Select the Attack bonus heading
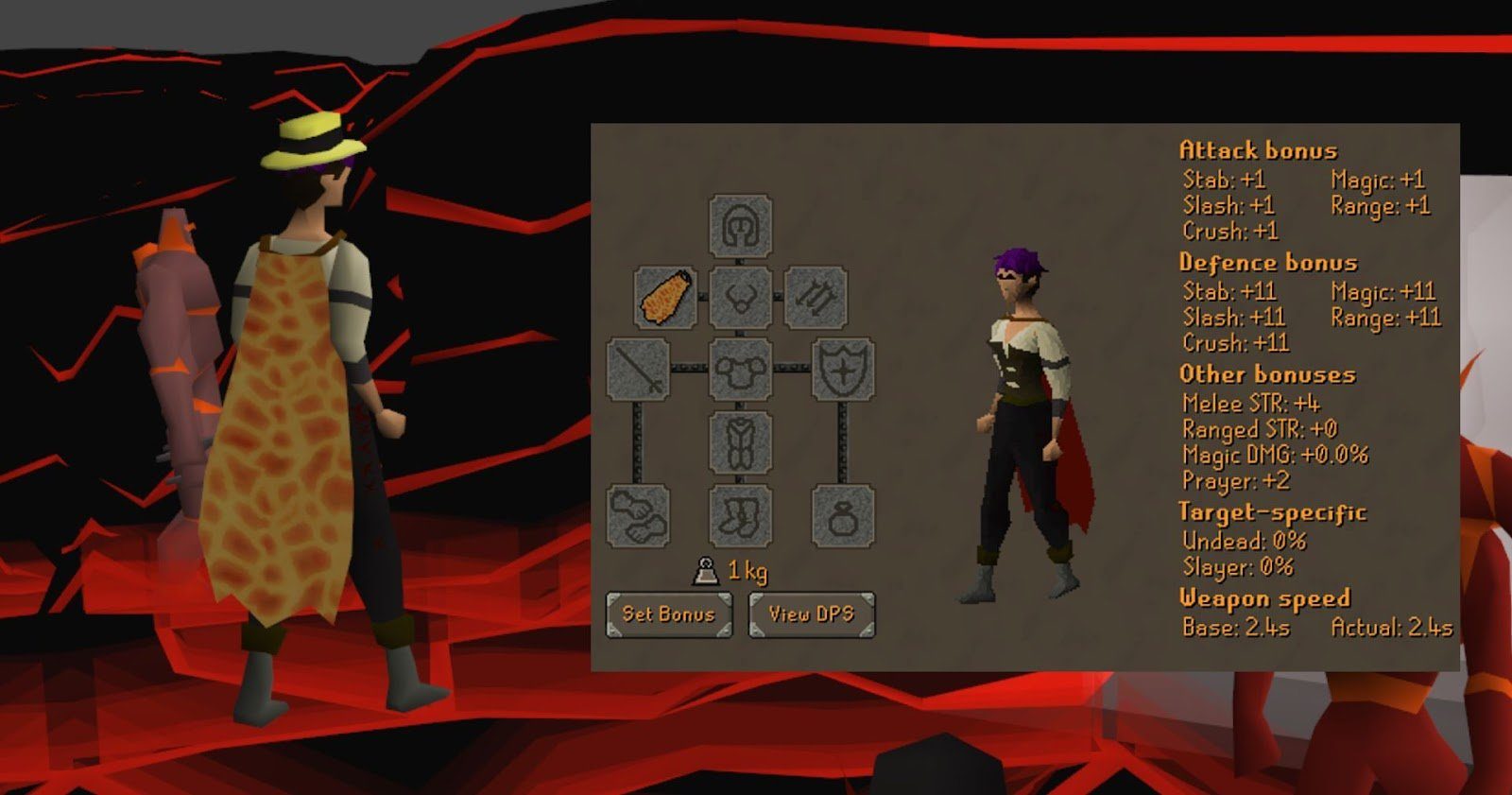This screenshot has height=795, width=1512. [x=1257, y=149]
